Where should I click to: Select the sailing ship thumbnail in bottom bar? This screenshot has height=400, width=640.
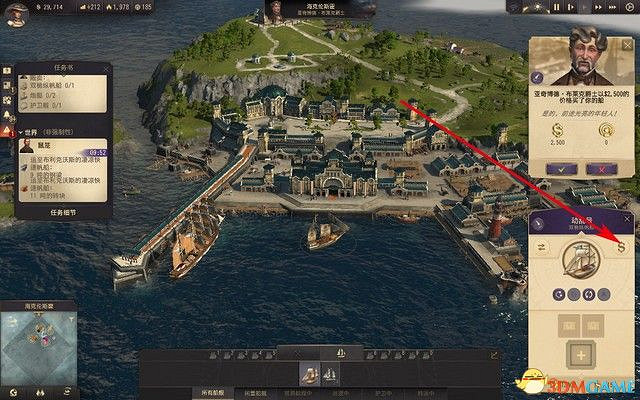(309, 372)
